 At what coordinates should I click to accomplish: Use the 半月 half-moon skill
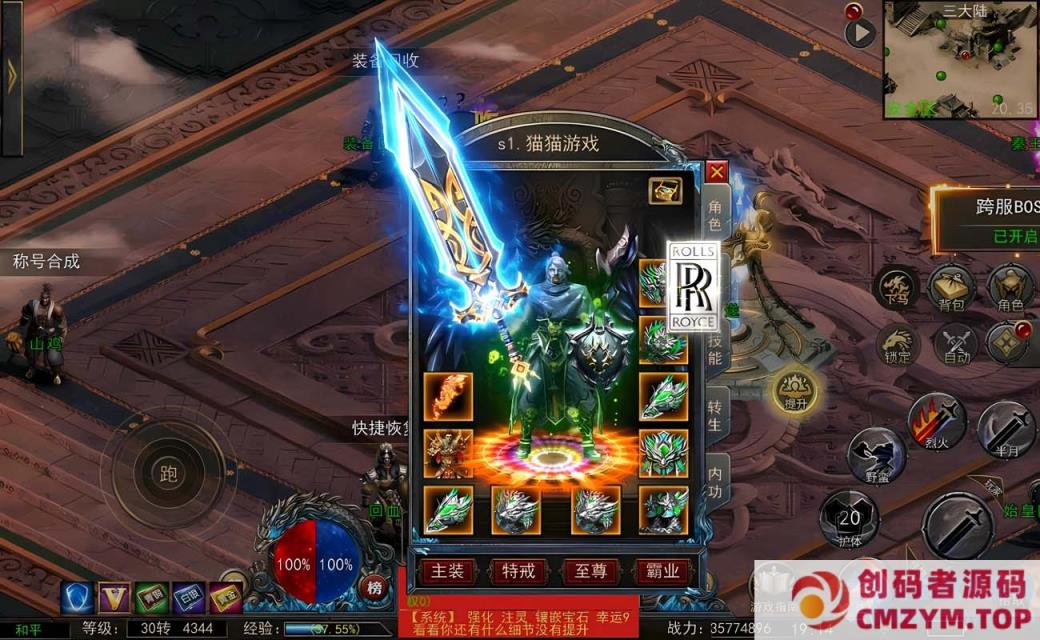pyautogui.click(x=1006, y=428)
